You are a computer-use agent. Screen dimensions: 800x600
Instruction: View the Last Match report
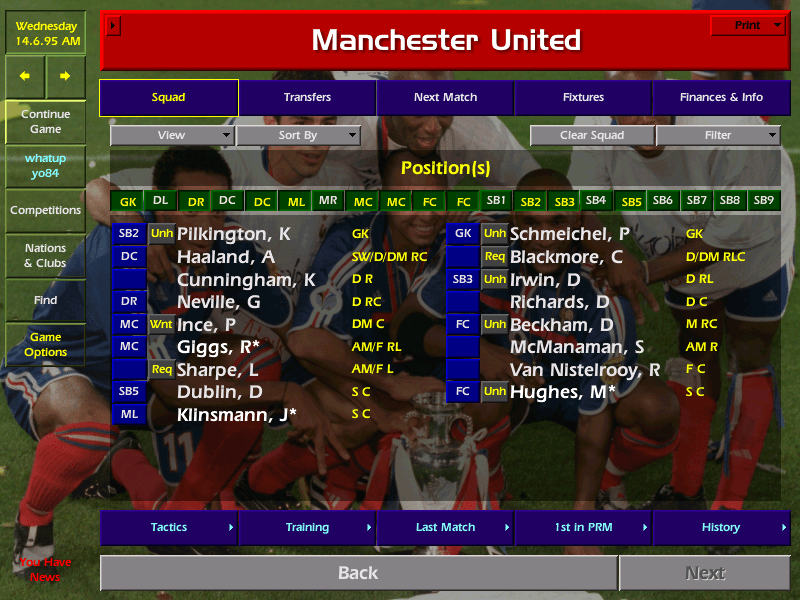[445, 527]
